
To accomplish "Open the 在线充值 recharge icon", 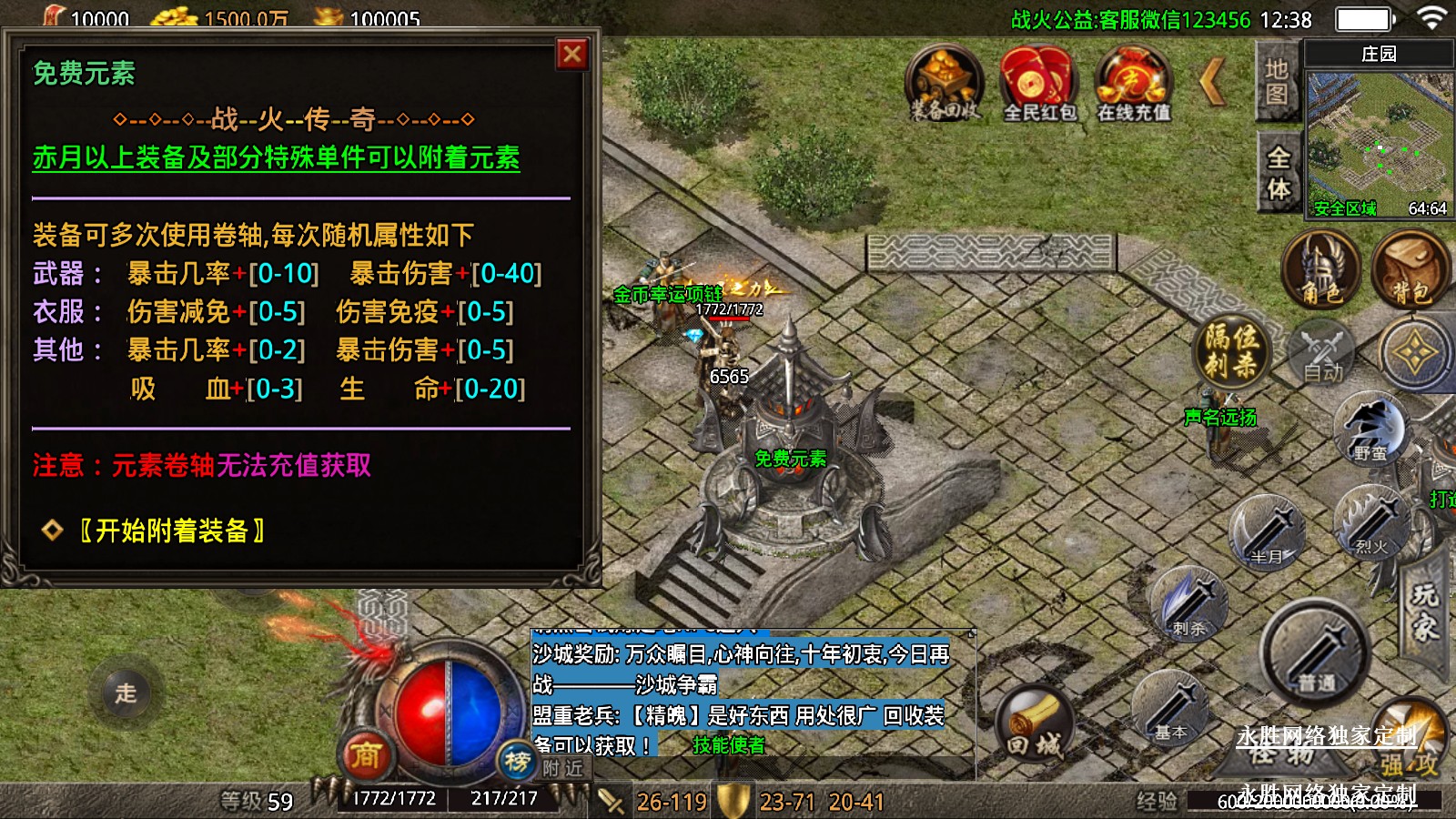I will (x=1132, y=84).
